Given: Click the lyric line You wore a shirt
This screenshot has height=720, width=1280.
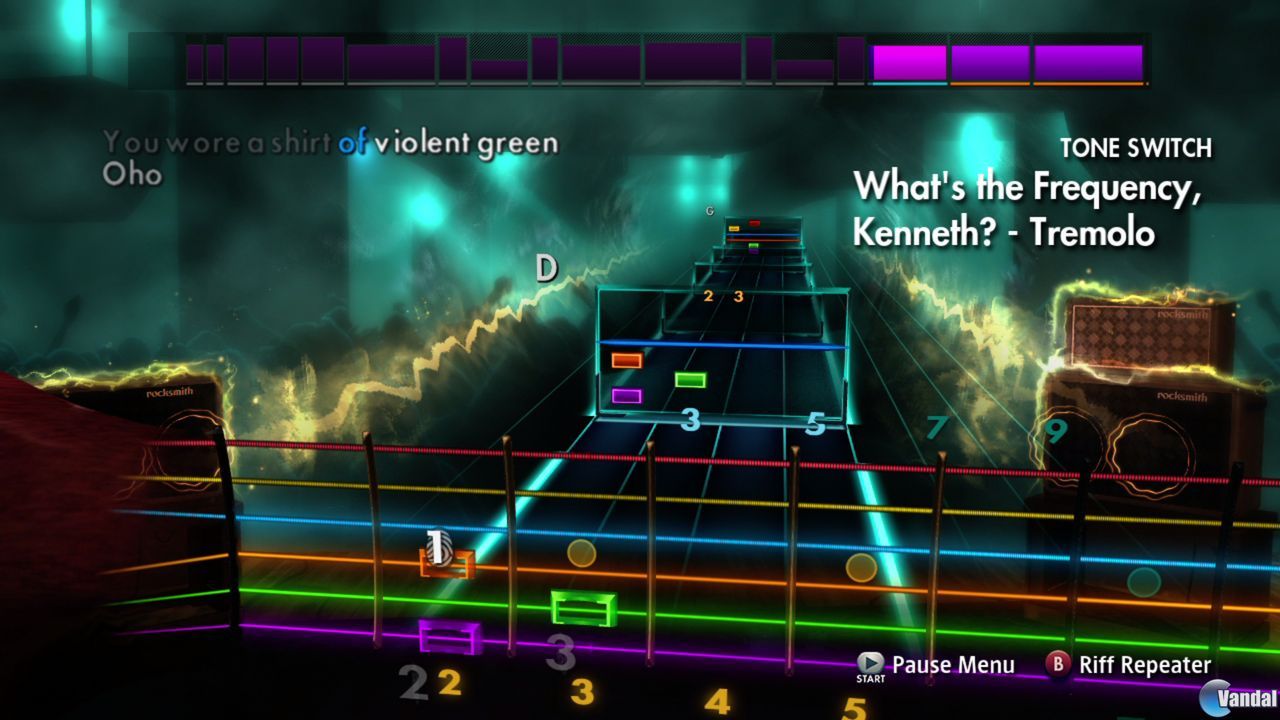Looking at the screenshot, I should tap(215, 142).
